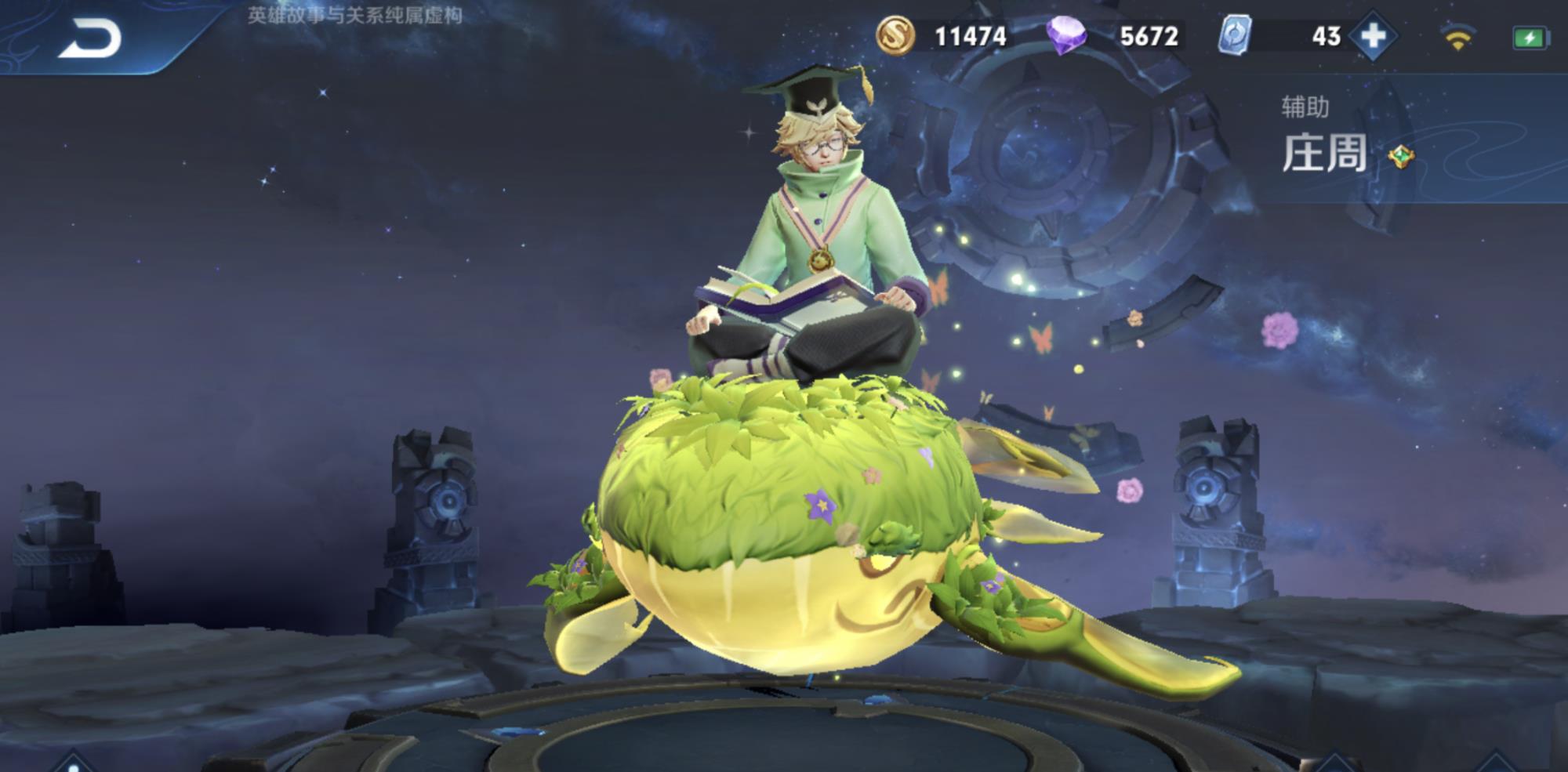Tap the green gem beside 庄周
The width and height of the screenshot is (1568, 772).
pyautogui.click(x=1401, y=157)
